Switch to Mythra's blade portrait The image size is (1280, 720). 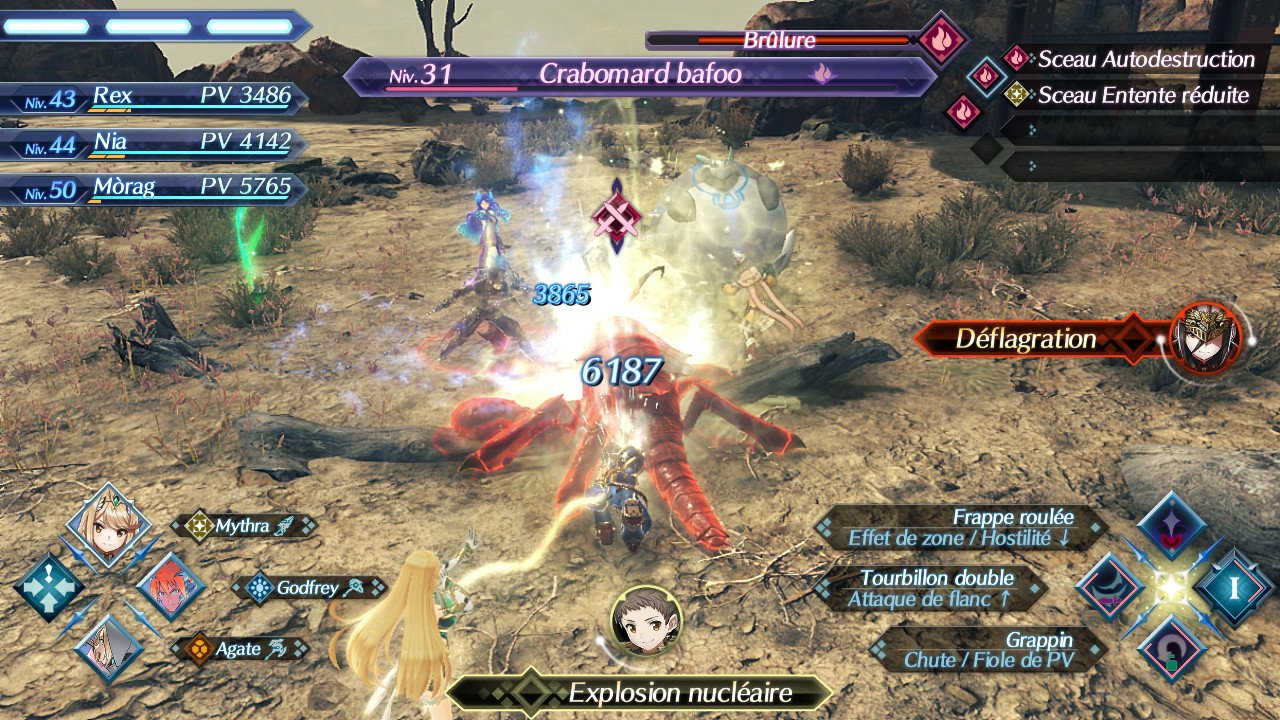[x=108, y=525]
